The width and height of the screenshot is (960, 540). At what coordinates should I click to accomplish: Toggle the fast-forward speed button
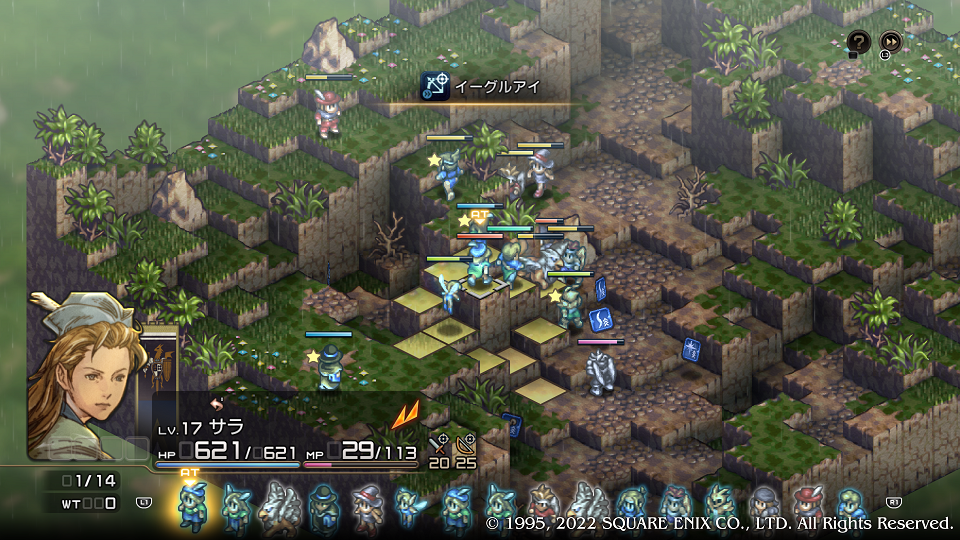coord(890,42)
